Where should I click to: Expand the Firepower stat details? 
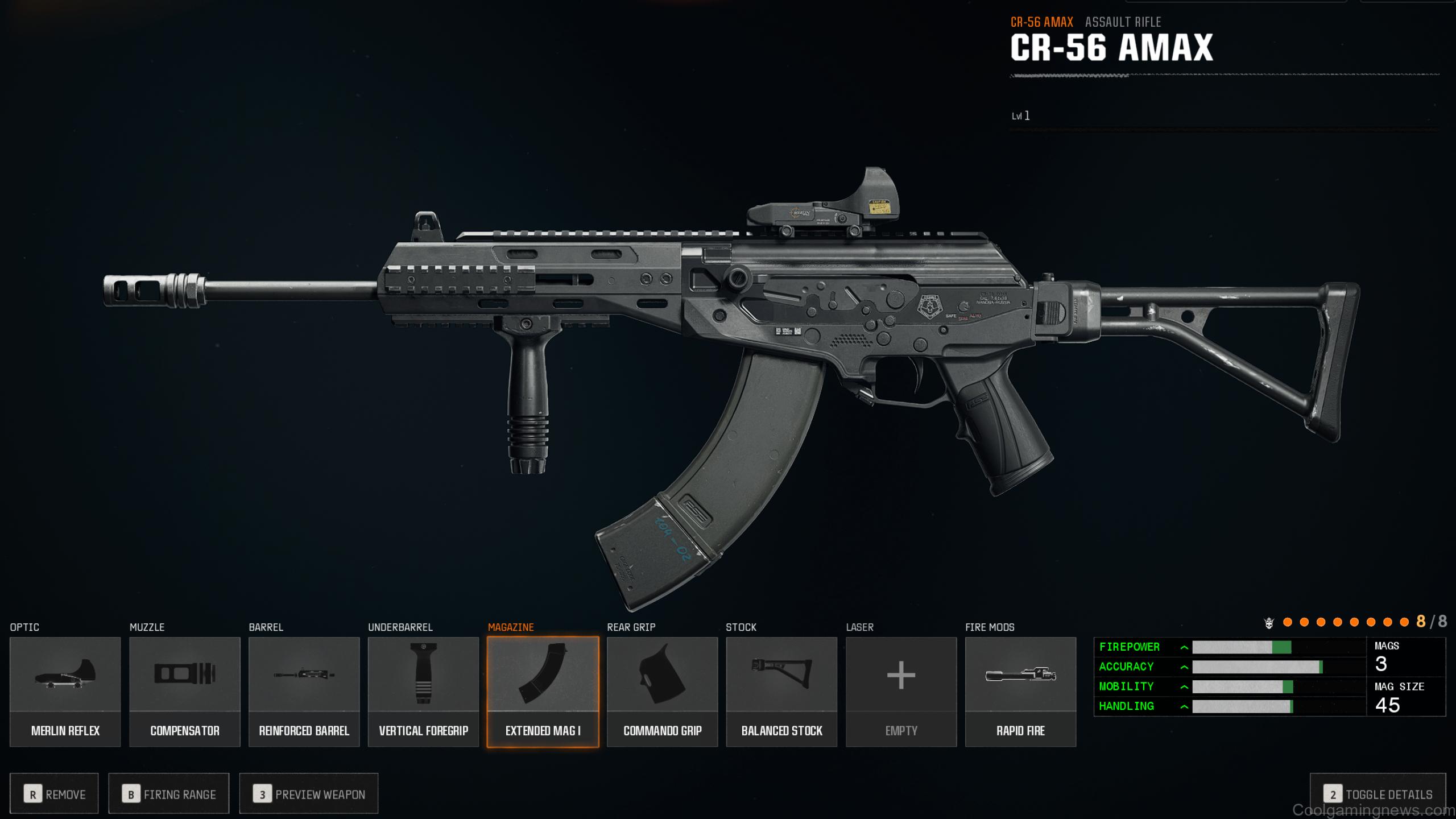tap(1184, 647)
